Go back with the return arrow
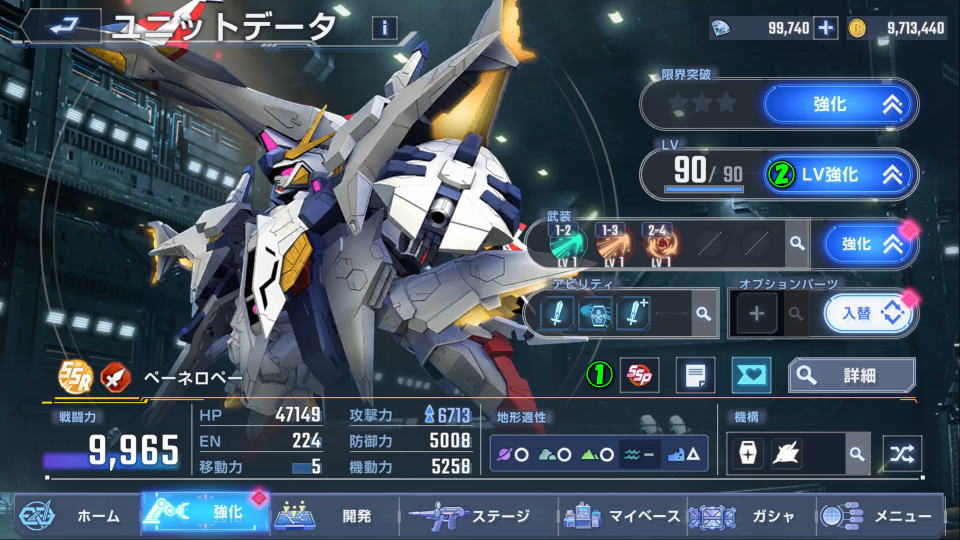The width and height of the screenshot is (960, 540). 59,25
